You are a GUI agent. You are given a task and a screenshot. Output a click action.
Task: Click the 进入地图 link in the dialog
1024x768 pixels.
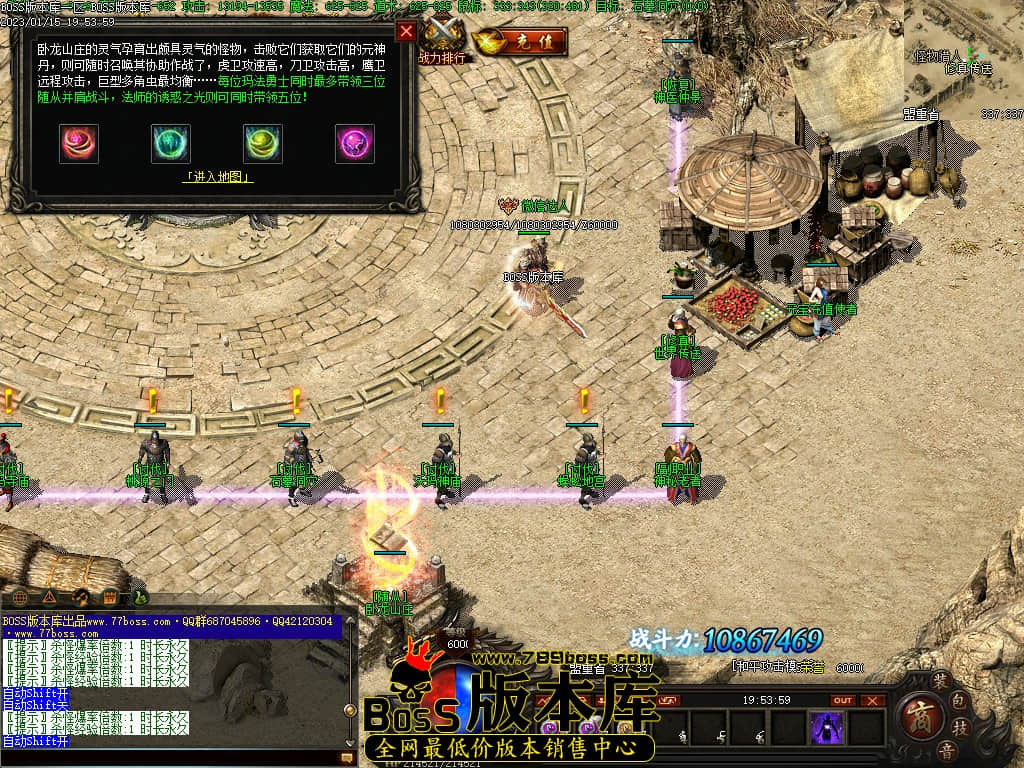(217, 177)
